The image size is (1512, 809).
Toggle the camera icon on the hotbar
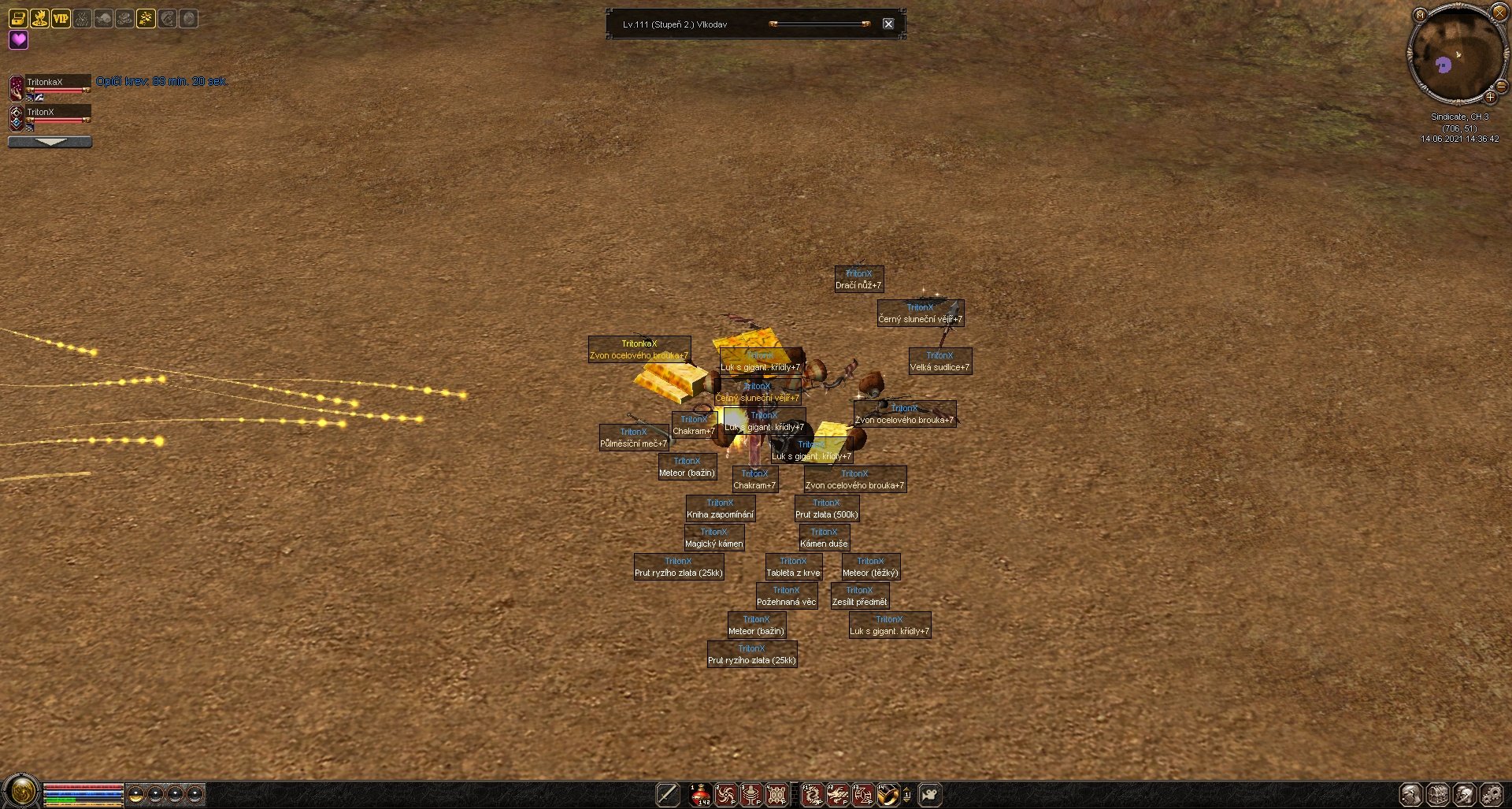click(930, 795)
